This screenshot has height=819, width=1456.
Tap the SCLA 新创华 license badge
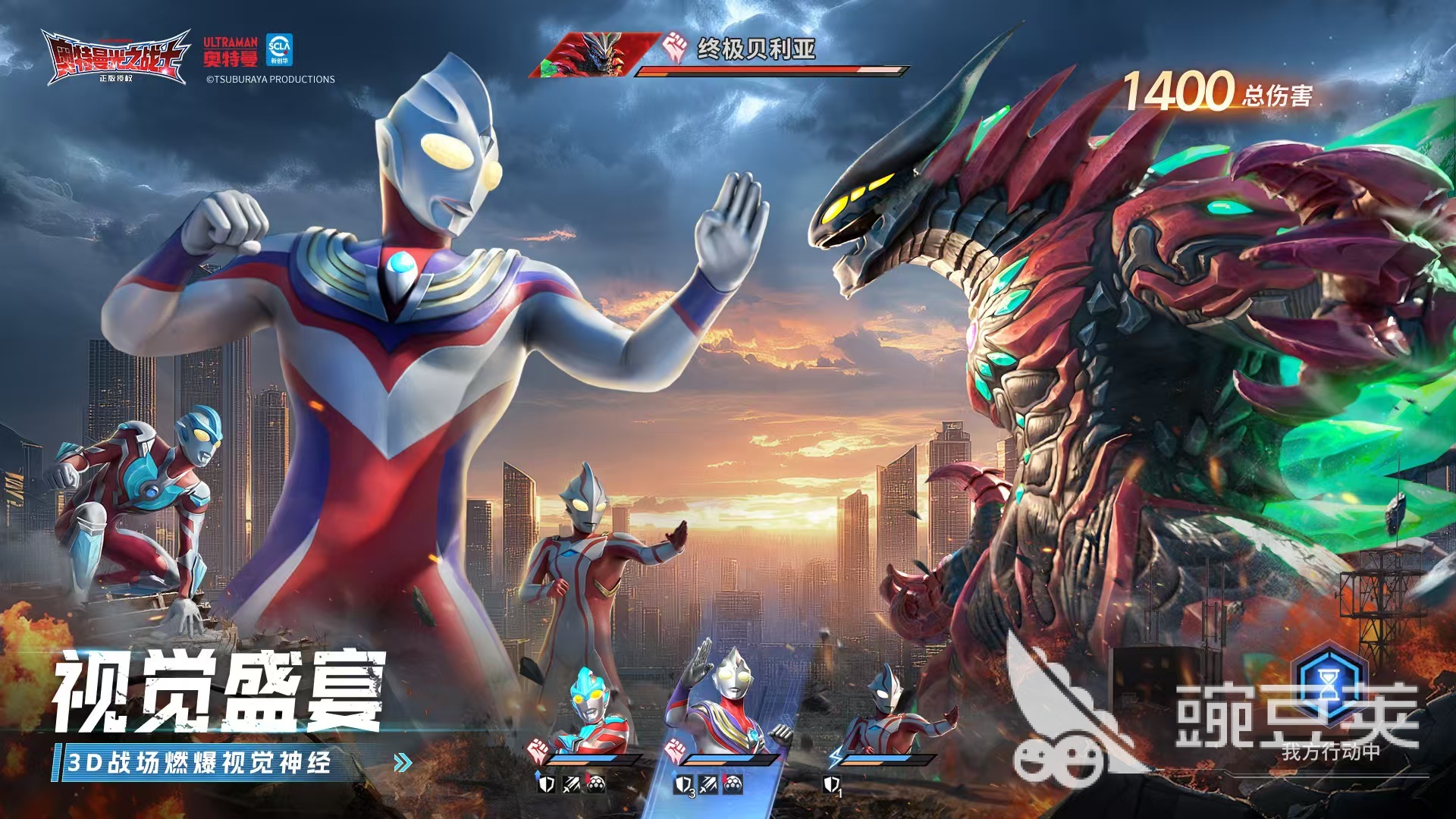(281, 49)
